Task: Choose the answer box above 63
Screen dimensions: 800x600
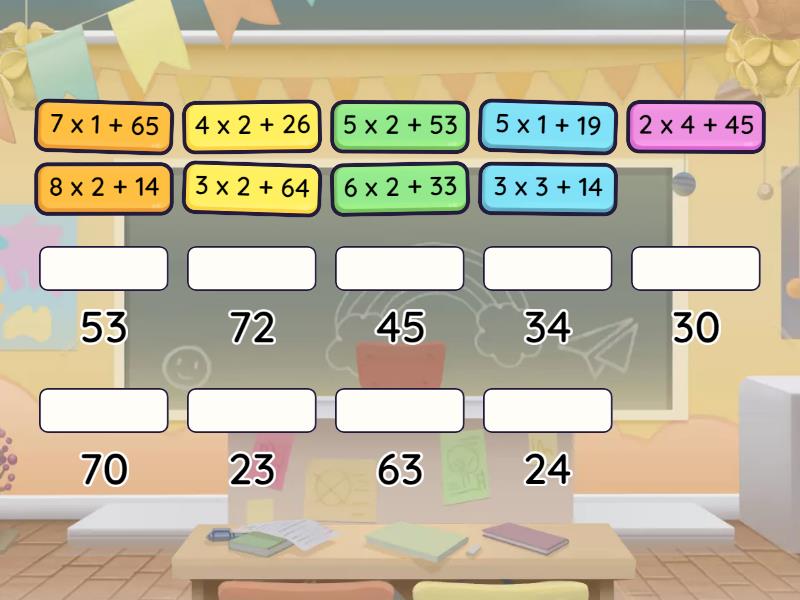Action: (400, 410)
